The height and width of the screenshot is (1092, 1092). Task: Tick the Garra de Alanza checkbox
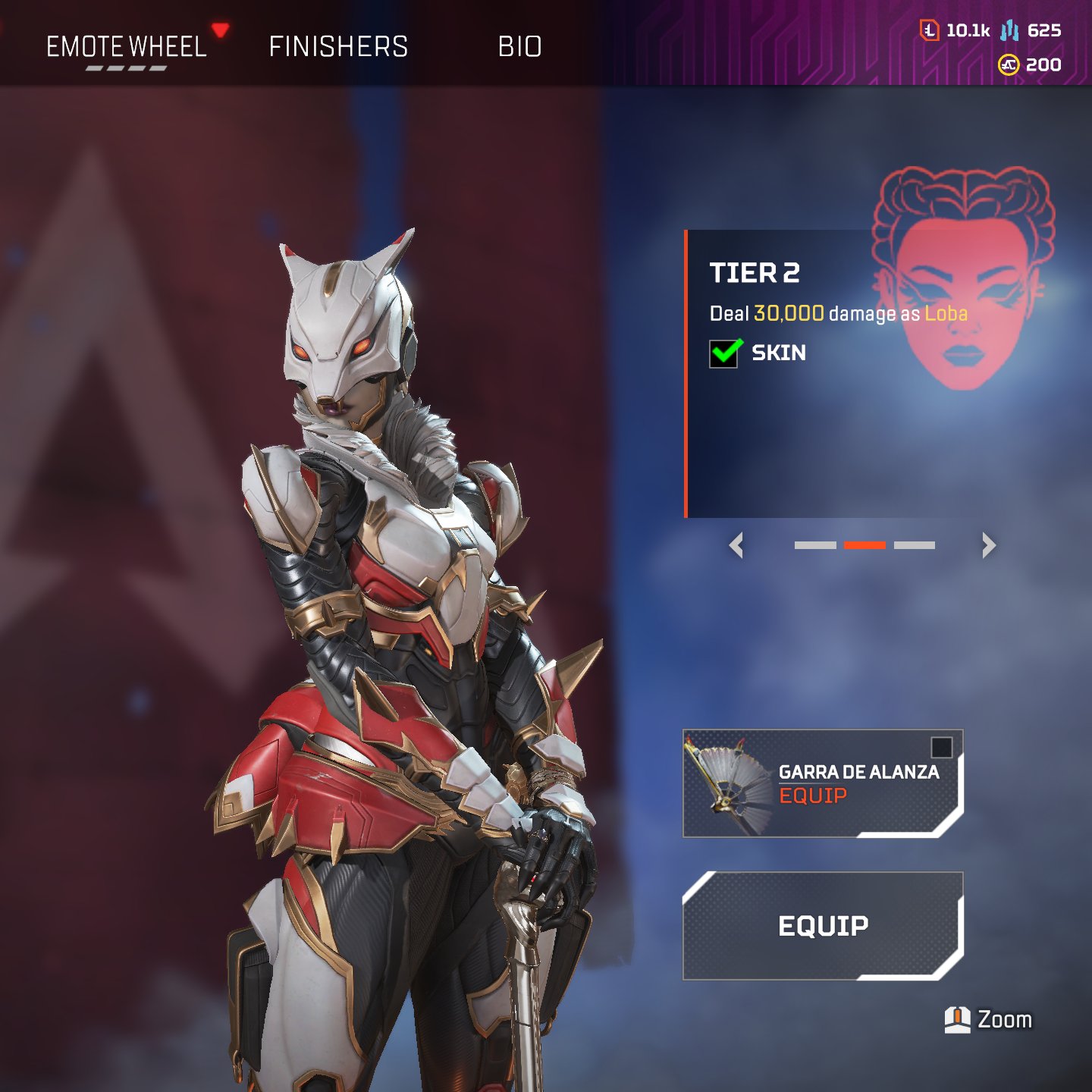(x=941, y=748)
